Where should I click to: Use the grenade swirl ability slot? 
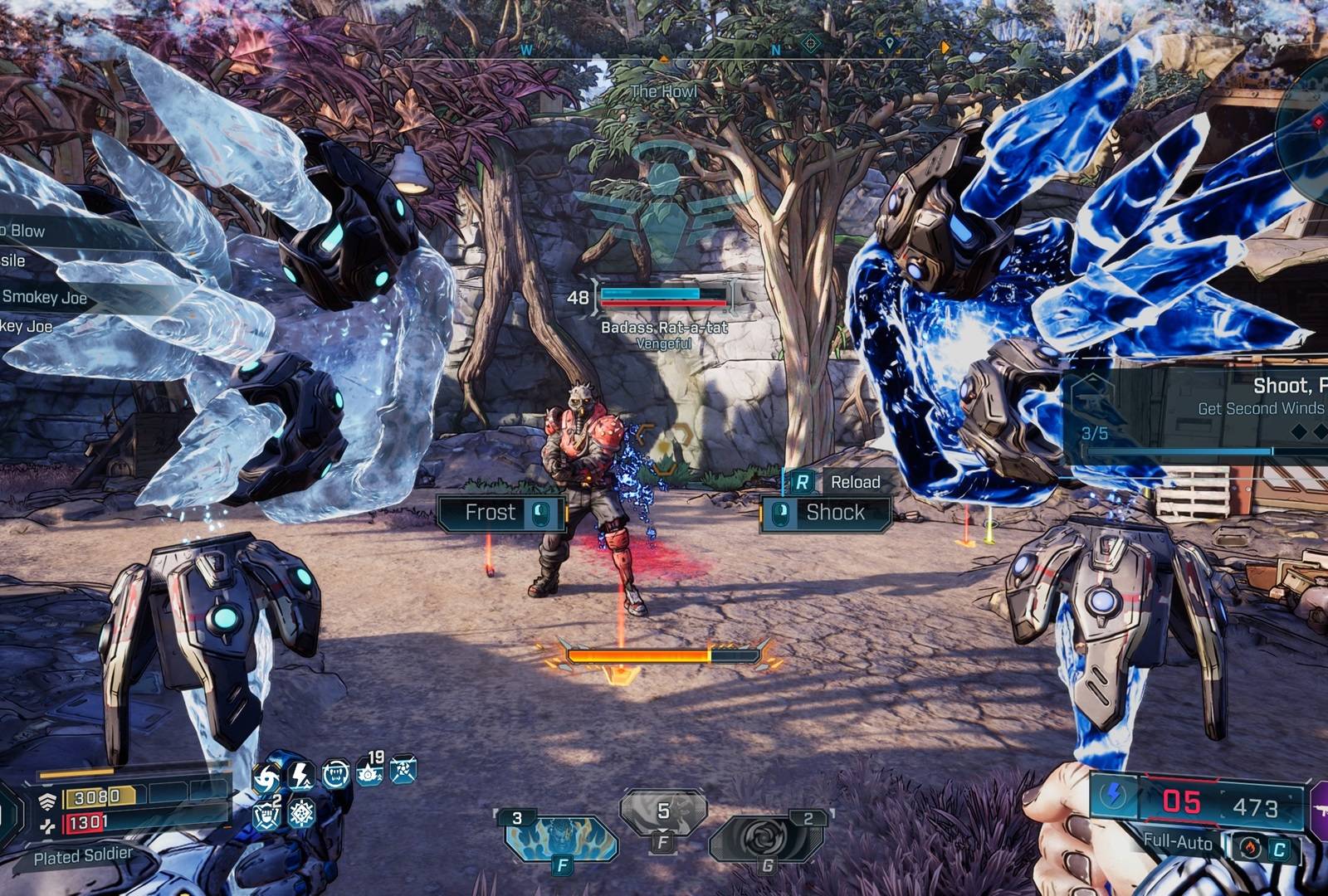coord(767,840)
